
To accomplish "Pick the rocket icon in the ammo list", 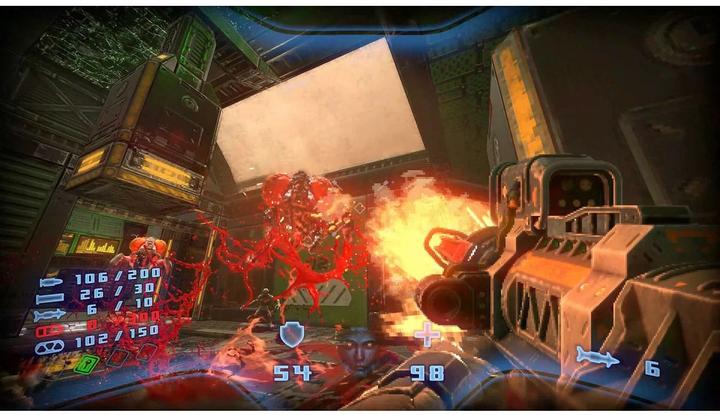I will point(49,312).
